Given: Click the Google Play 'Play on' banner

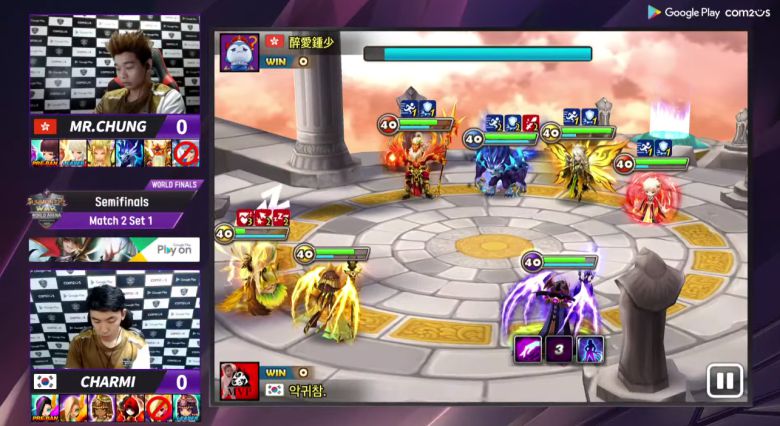Looking at the screenshot, I should click(x=115, y=248).
